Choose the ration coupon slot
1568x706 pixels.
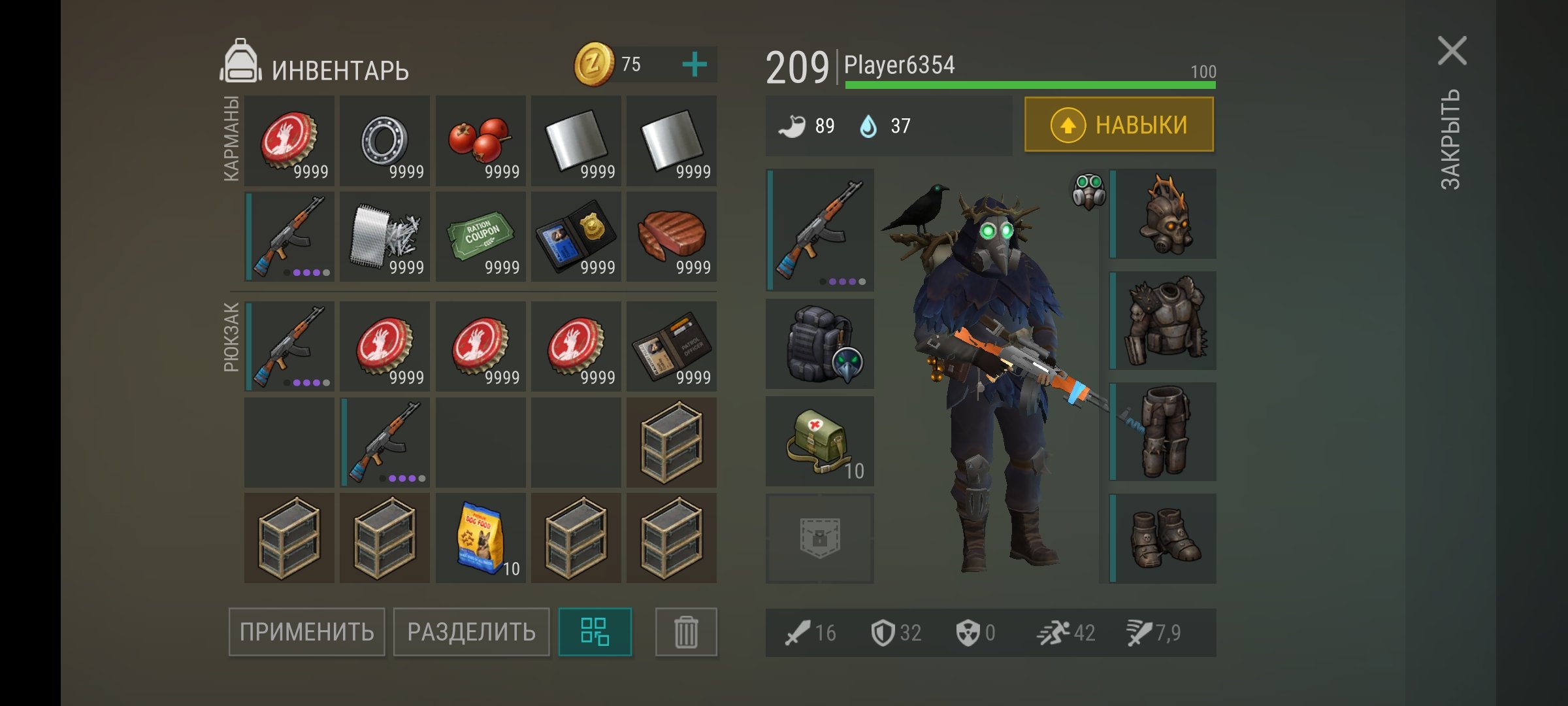click(480, 237)
